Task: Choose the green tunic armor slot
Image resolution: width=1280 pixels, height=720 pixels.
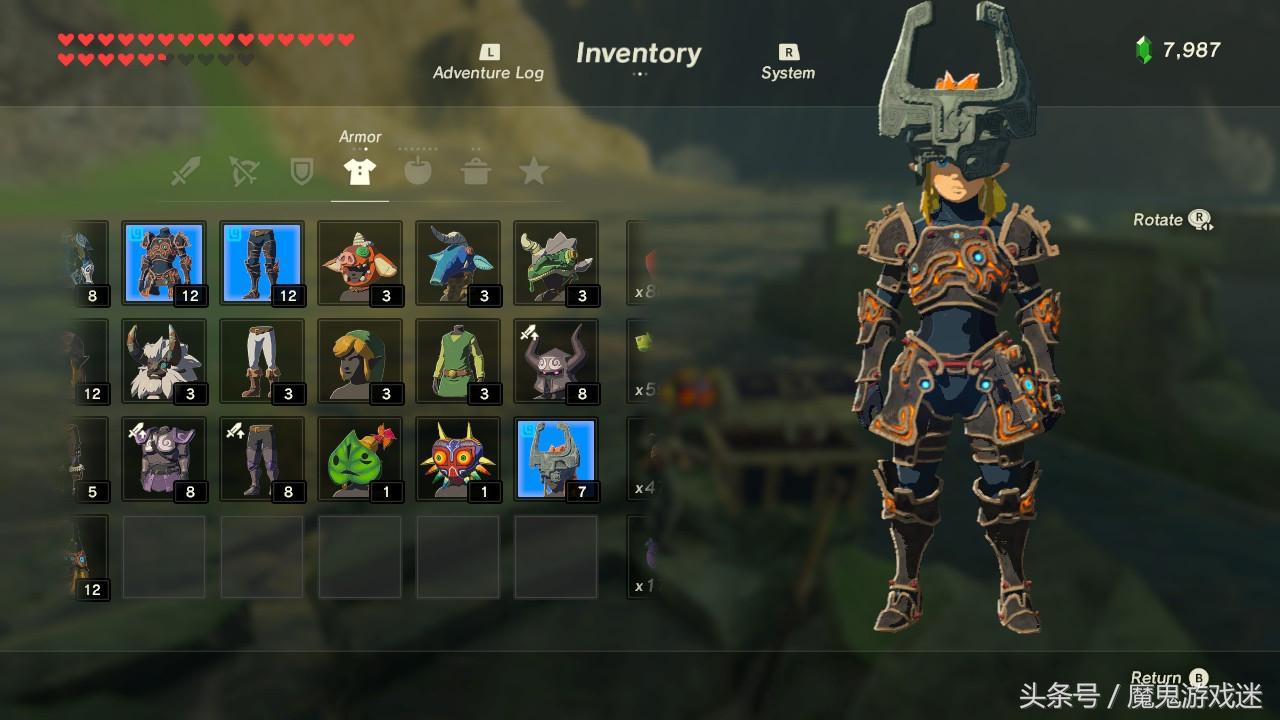Action: point(458,361)
